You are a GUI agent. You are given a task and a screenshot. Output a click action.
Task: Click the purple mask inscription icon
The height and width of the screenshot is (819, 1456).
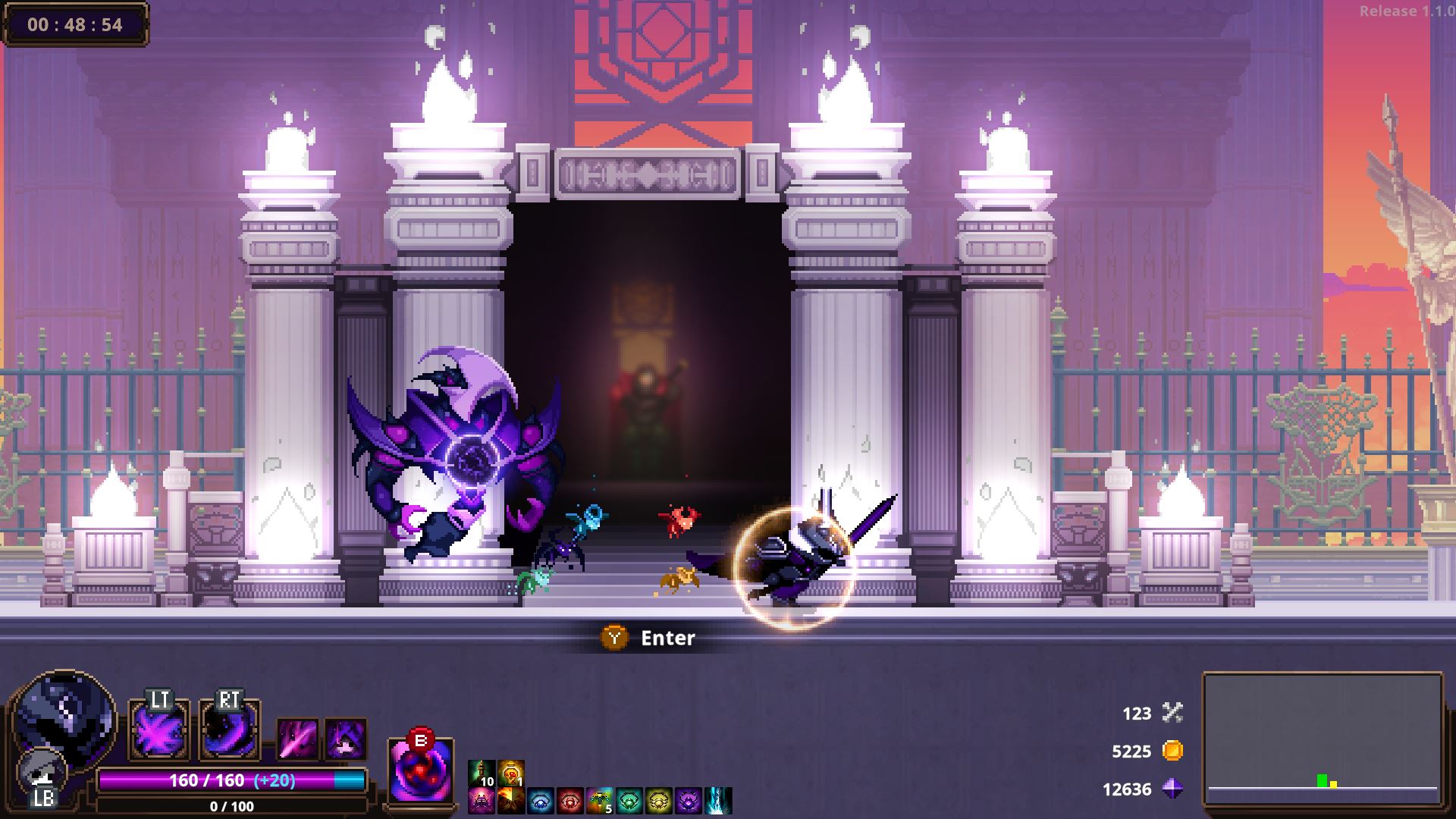(688, 800)
